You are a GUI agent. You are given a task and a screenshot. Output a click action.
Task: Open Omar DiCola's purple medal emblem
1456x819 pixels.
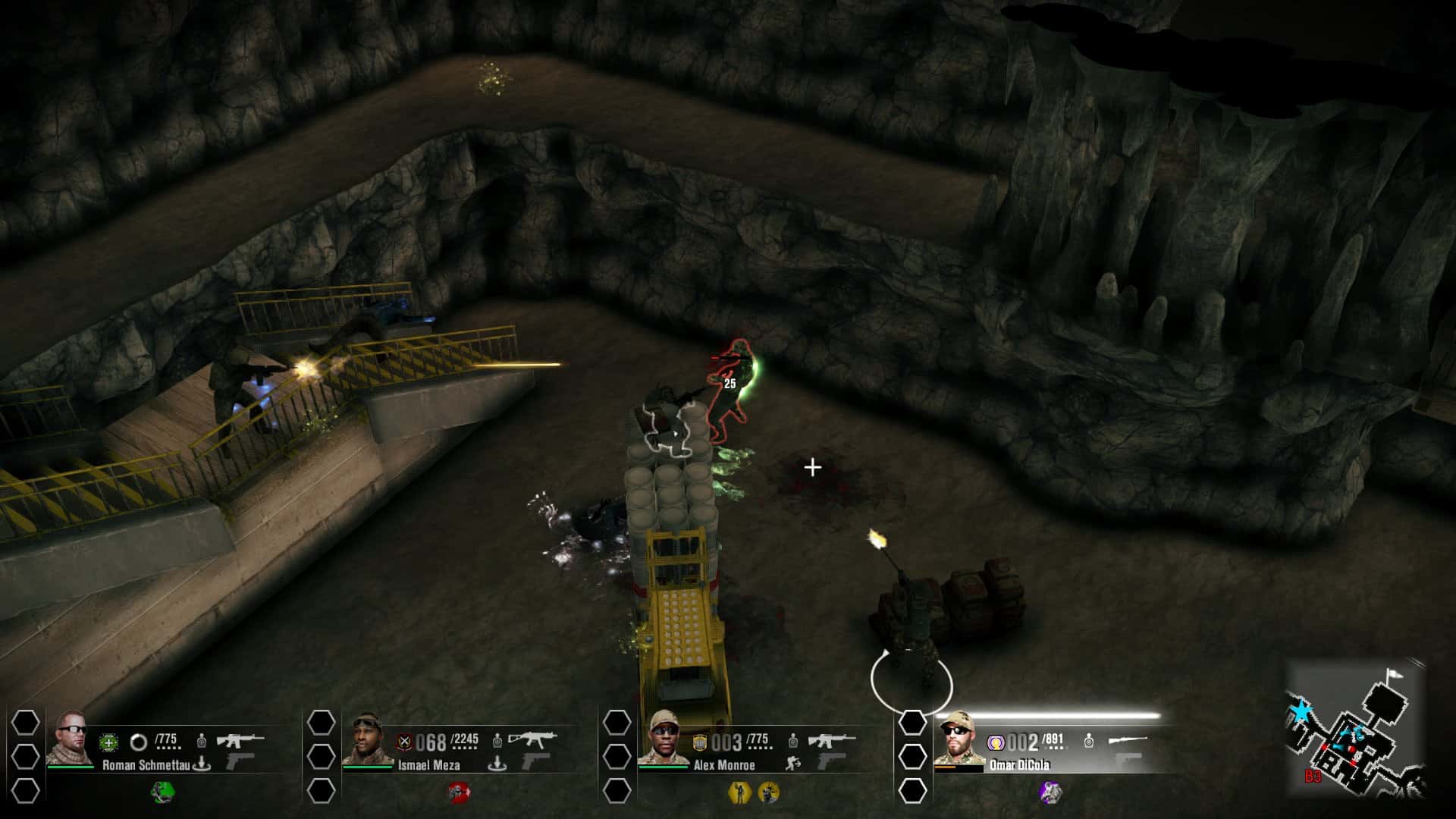[x=997, y=742]
